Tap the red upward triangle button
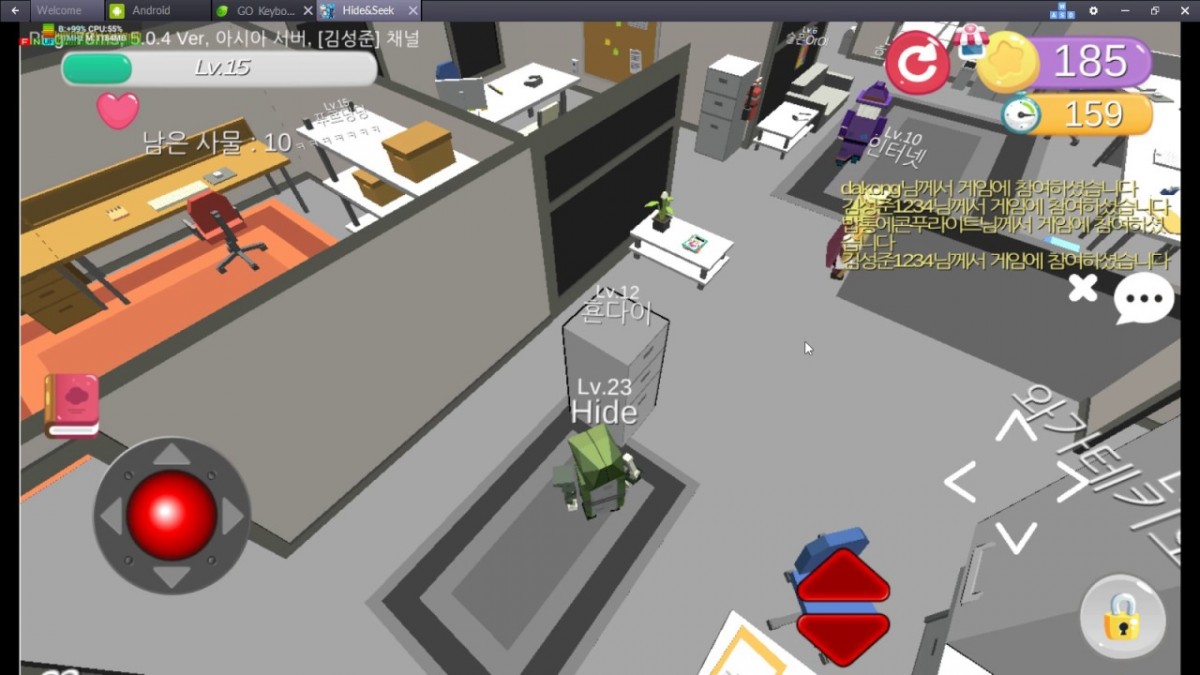This screenshot has width=1200, height=675. pyautogui.click(x=843, y=577)
